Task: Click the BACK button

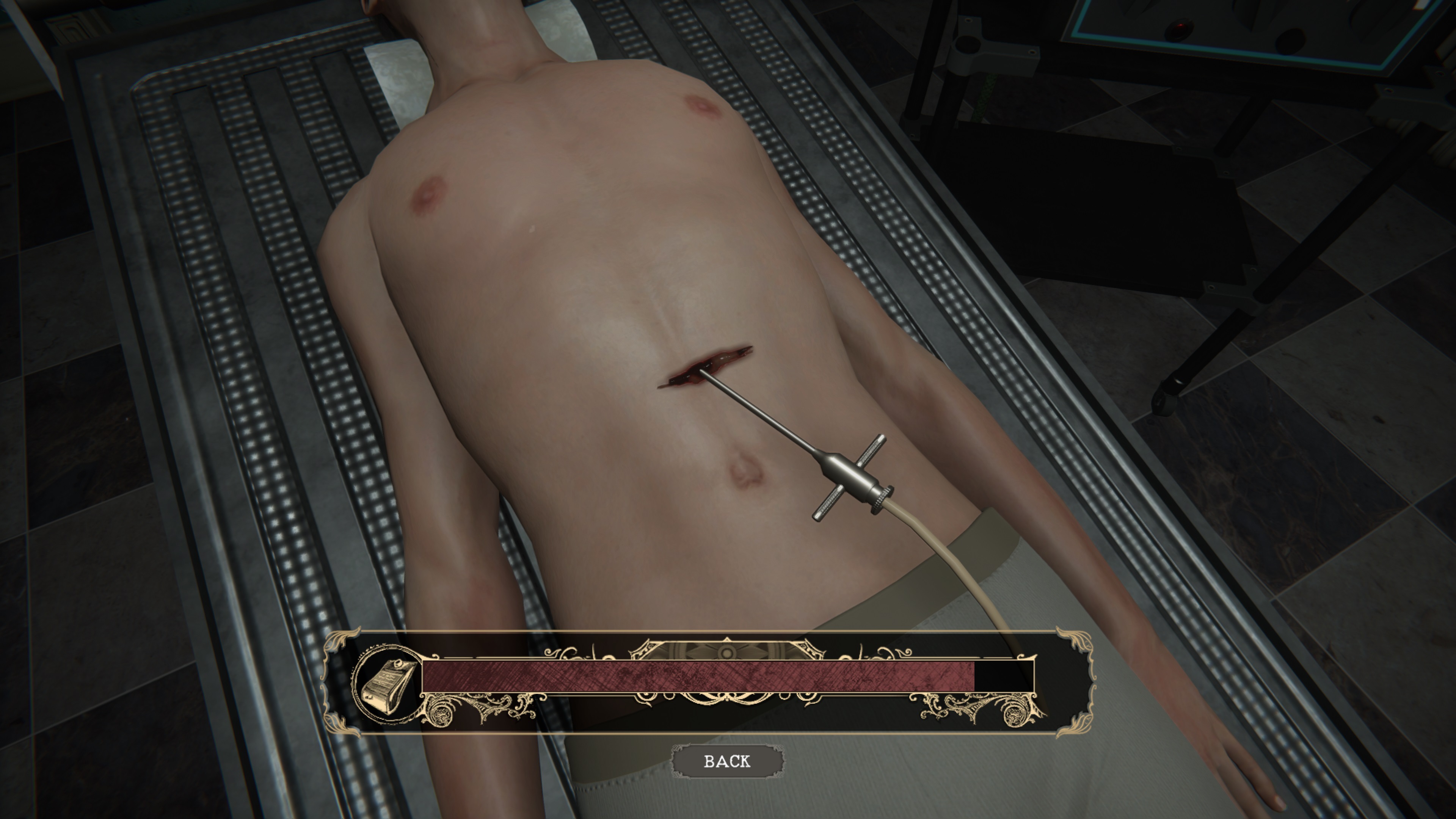Action: (728, 761)
